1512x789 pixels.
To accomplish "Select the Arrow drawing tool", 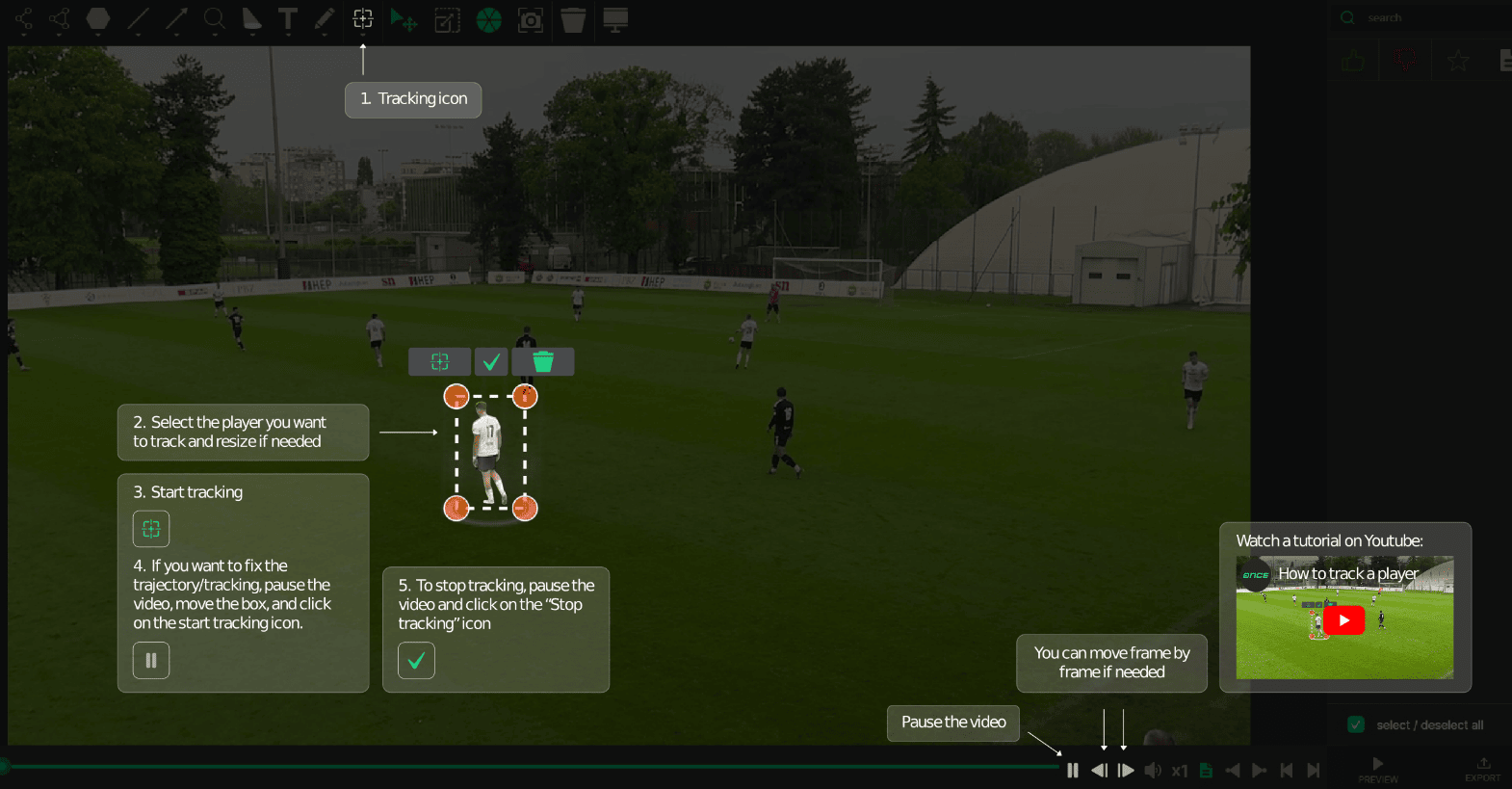I will point(176,18).
